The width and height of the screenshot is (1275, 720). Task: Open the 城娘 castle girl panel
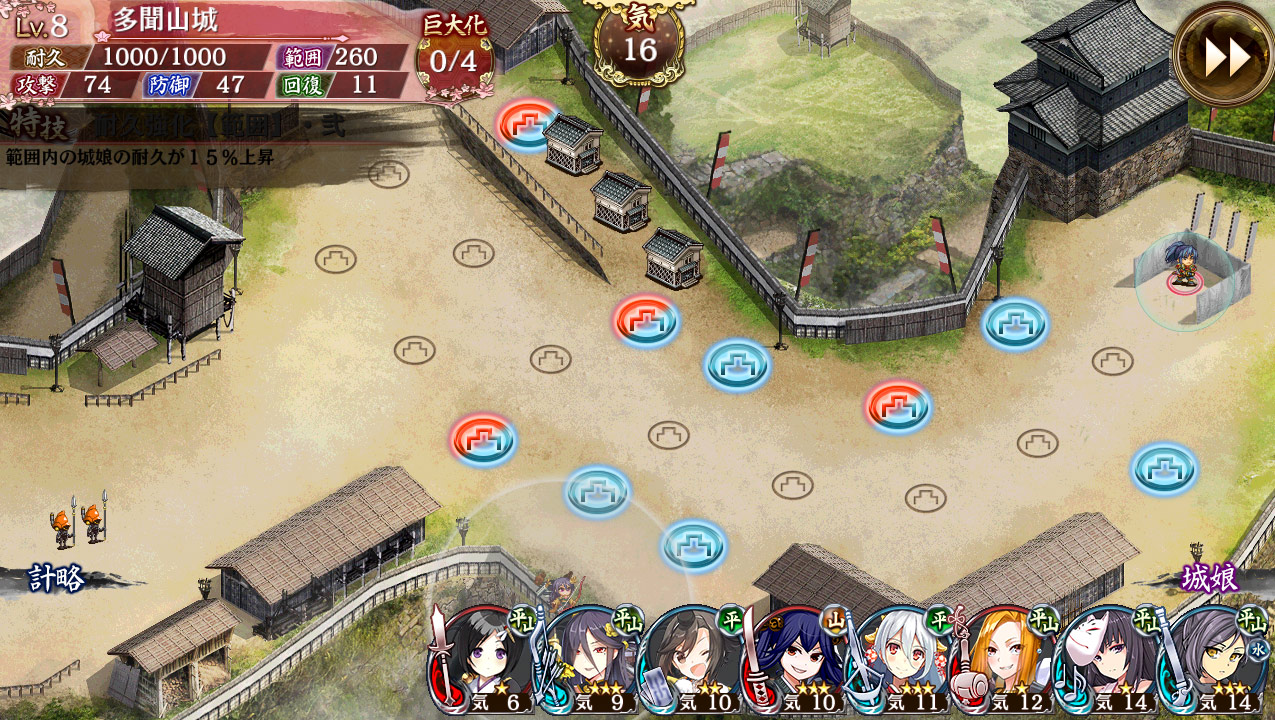[1210, 578]
